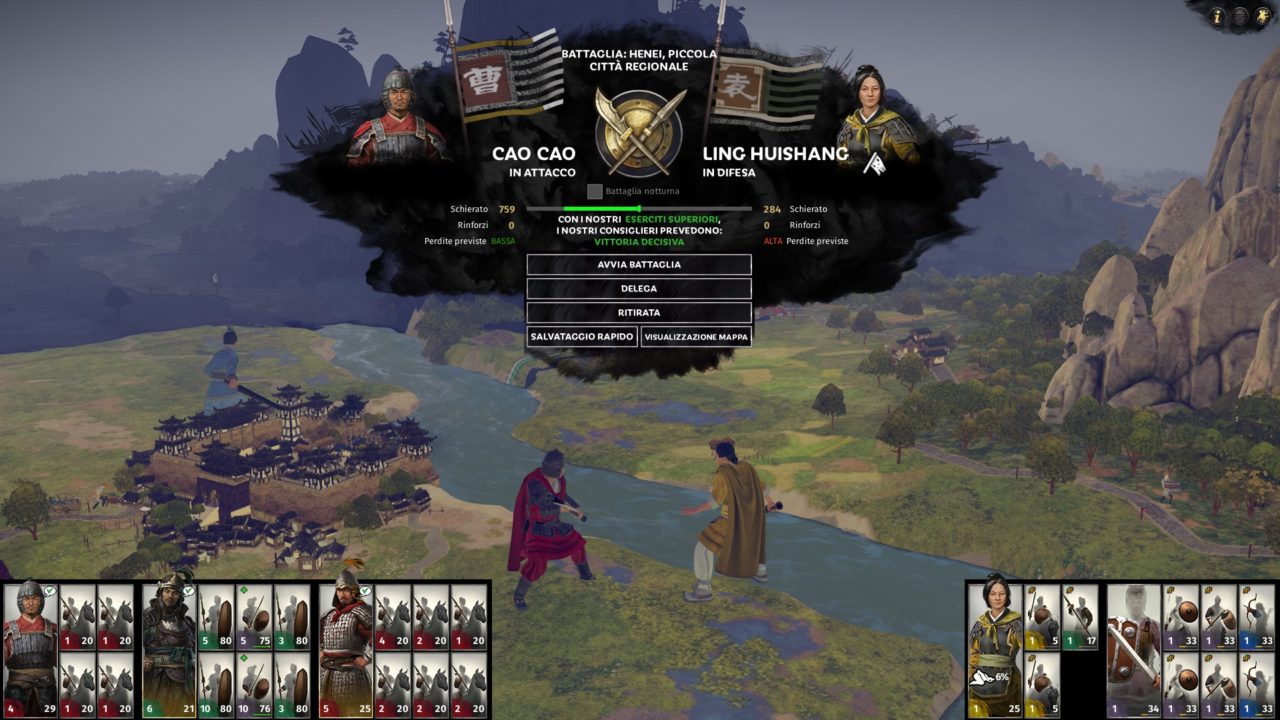Open the Visualizzazione Mappa view
This screenshot has width=1280, height=720.
(x=696, y=337)
